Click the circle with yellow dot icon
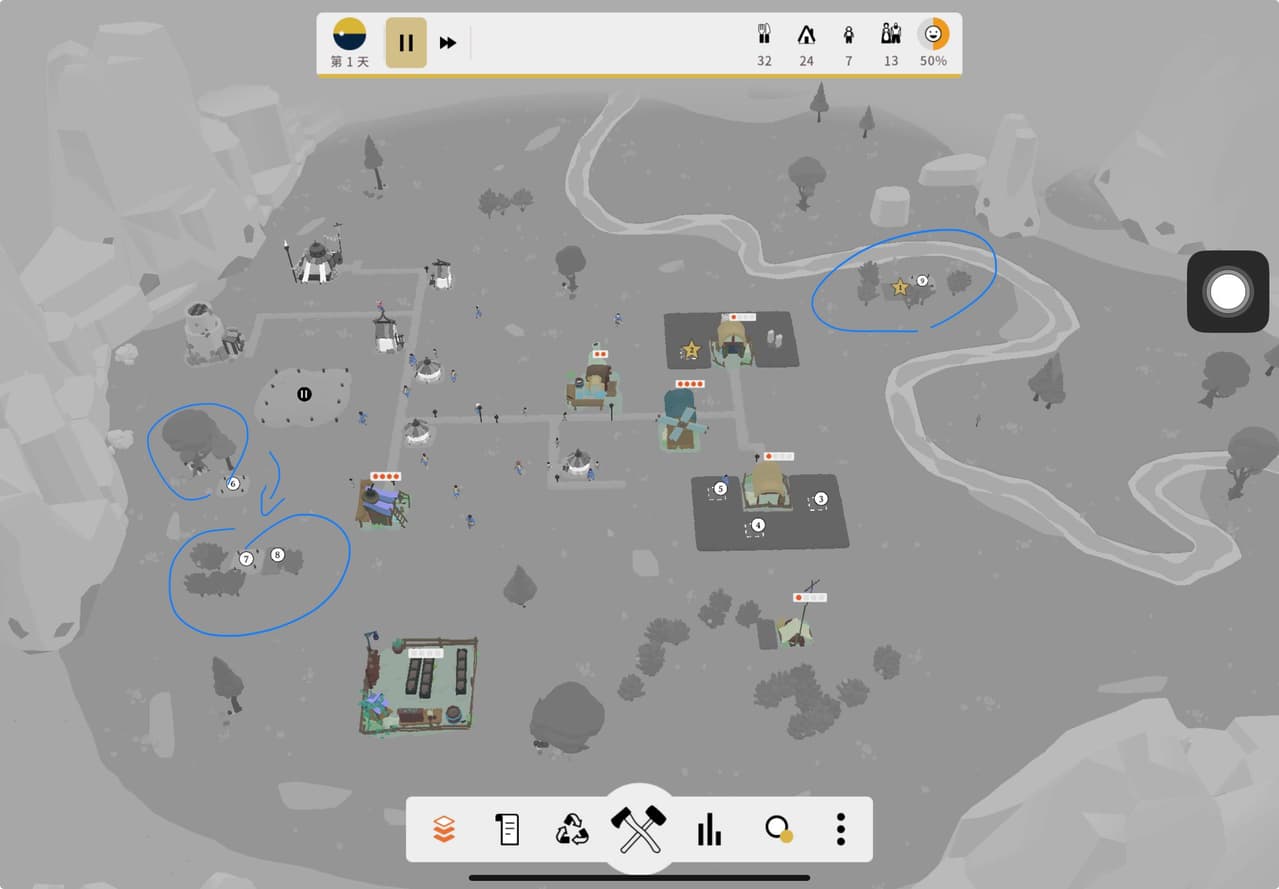Image resolution: width=1279 pixels, height=889 pixels. [x=777, y=829]
